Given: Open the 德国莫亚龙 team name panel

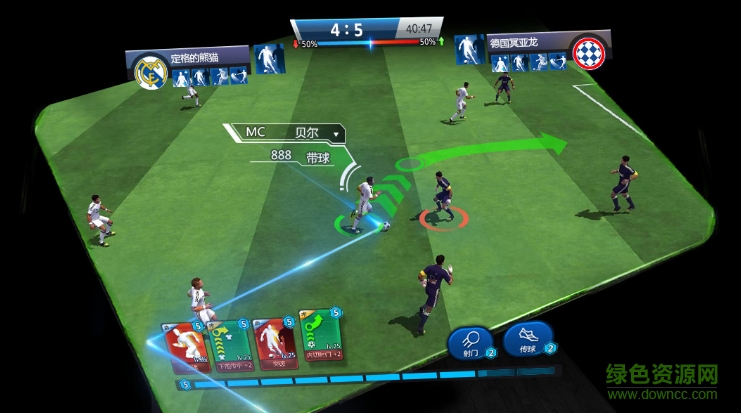Looking at the screenshot, I should coord(526,44).
